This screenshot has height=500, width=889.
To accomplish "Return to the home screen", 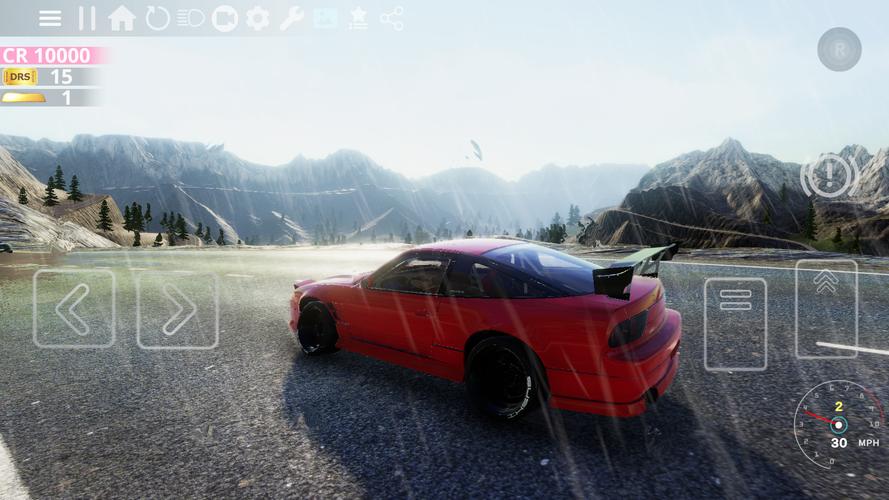I will pyautogui.click(x=122, y=18).
